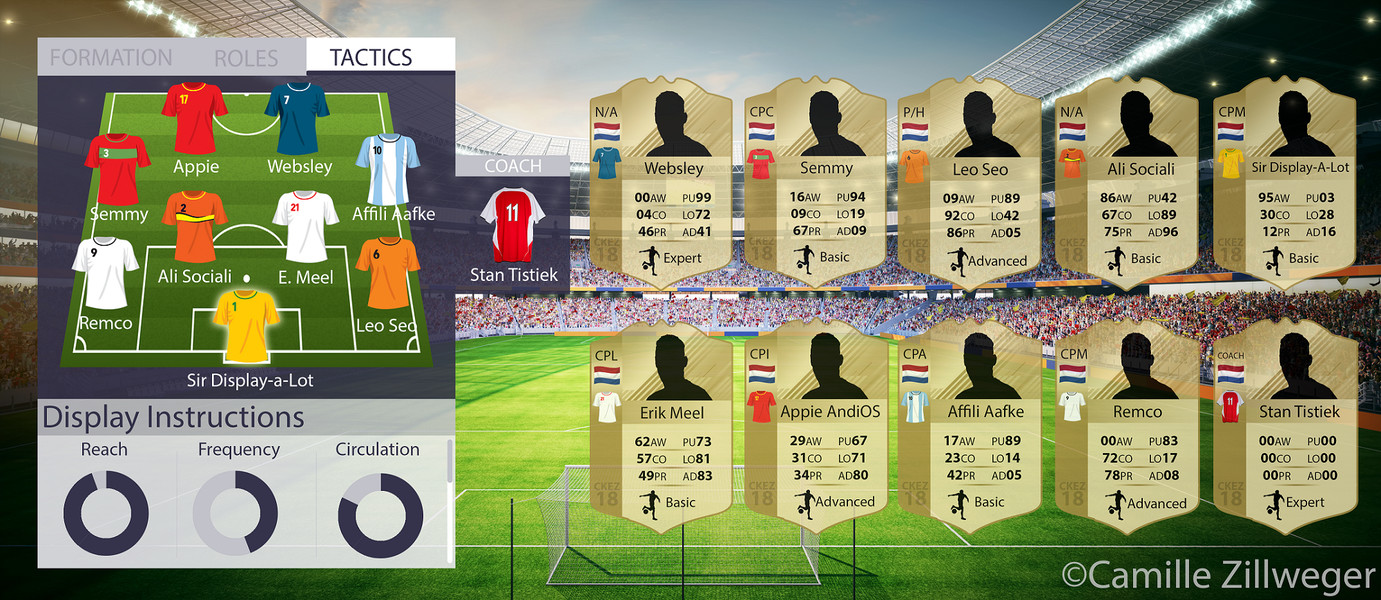Select the Tactics tab
This screenshot has height=600, width=1381.
pyautogui.click(x=371, y=58)
